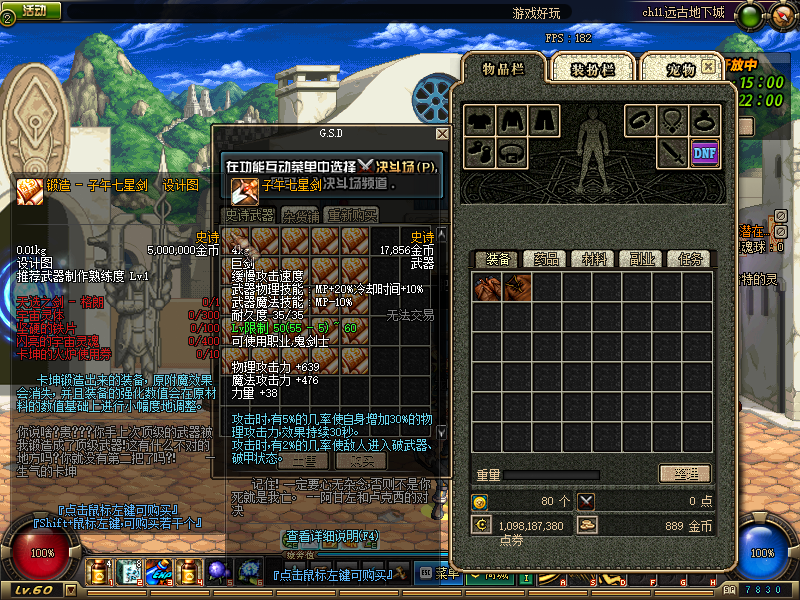Open the 副业 inventory category
This screenshot has width=800, height=600.
pyautogui.click(x=641, y=259)
